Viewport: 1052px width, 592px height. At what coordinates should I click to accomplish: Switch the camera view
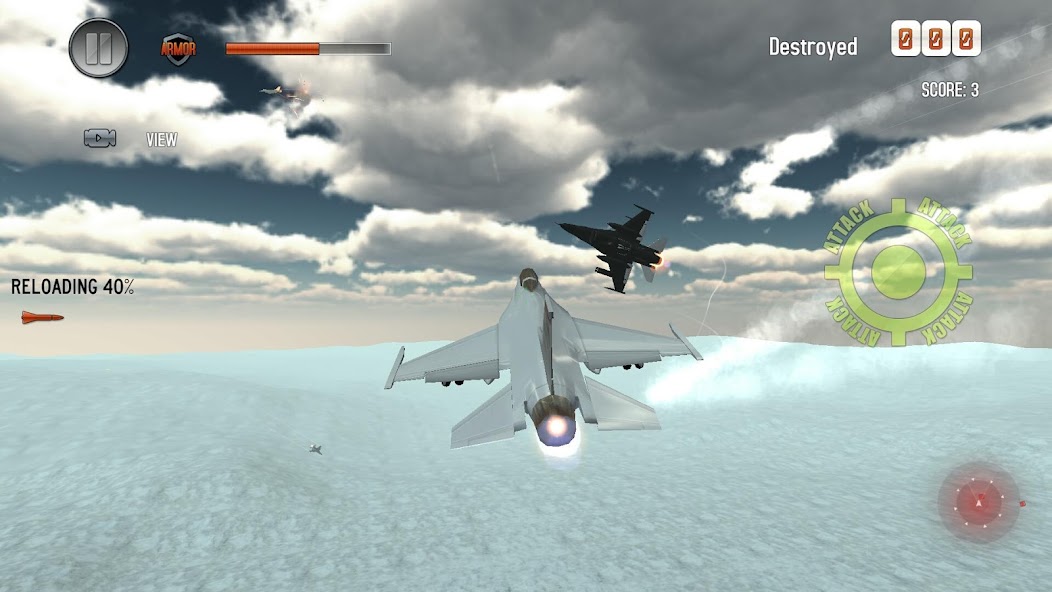(101, 139)
